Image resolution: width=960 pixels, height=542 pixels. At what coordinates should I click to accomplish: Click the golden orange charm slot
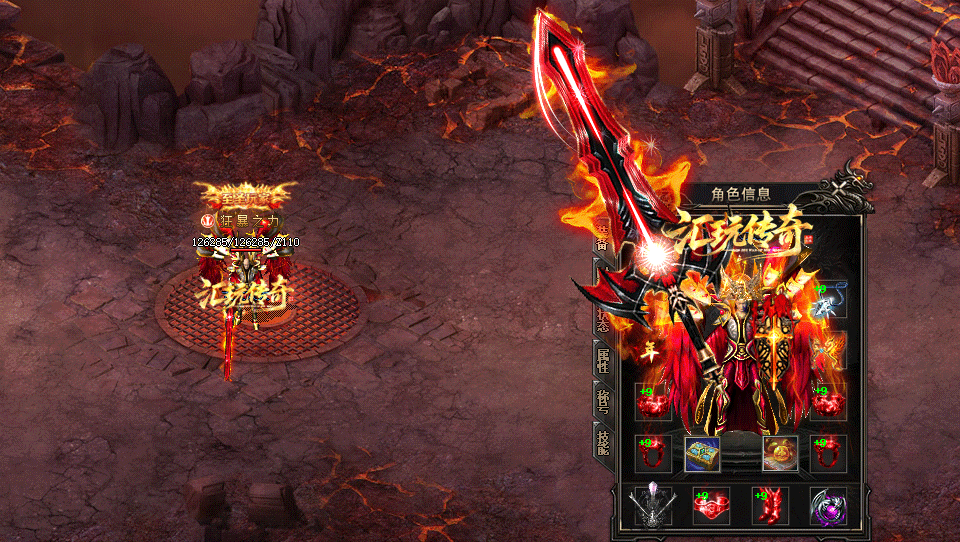779,454
